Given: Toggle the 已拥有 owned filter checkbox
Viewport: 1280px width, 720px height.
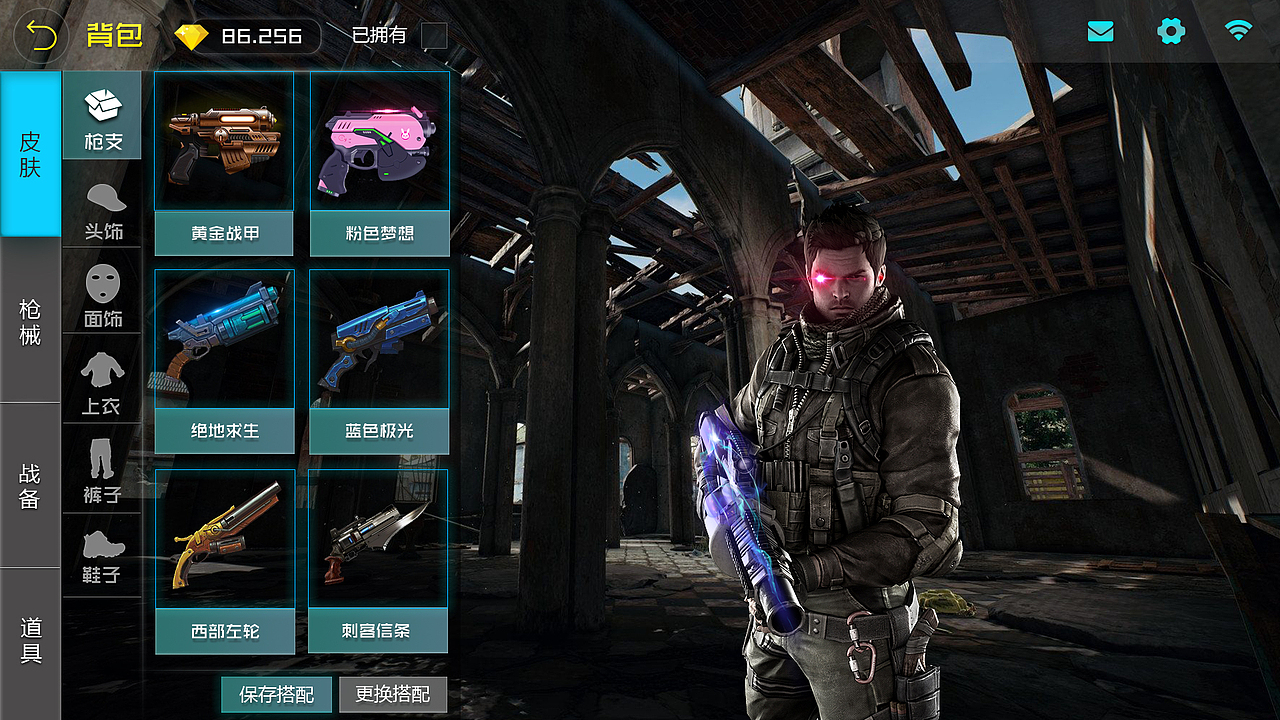Looking at the screenshot, I should tap(434, 36).
